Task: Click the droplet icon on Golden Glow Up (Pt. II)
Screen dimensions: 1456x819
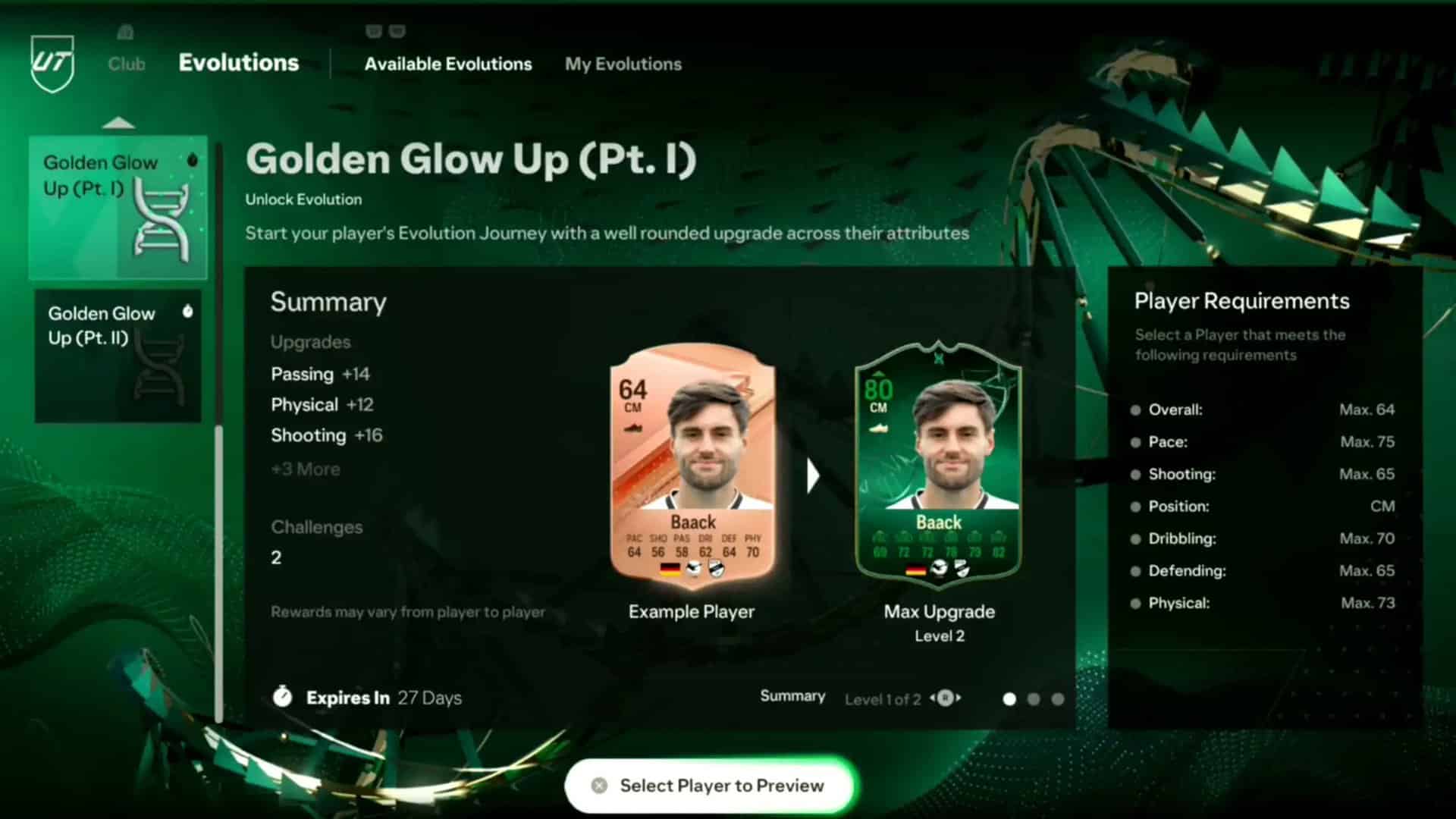Action: [x=190, y=310]
